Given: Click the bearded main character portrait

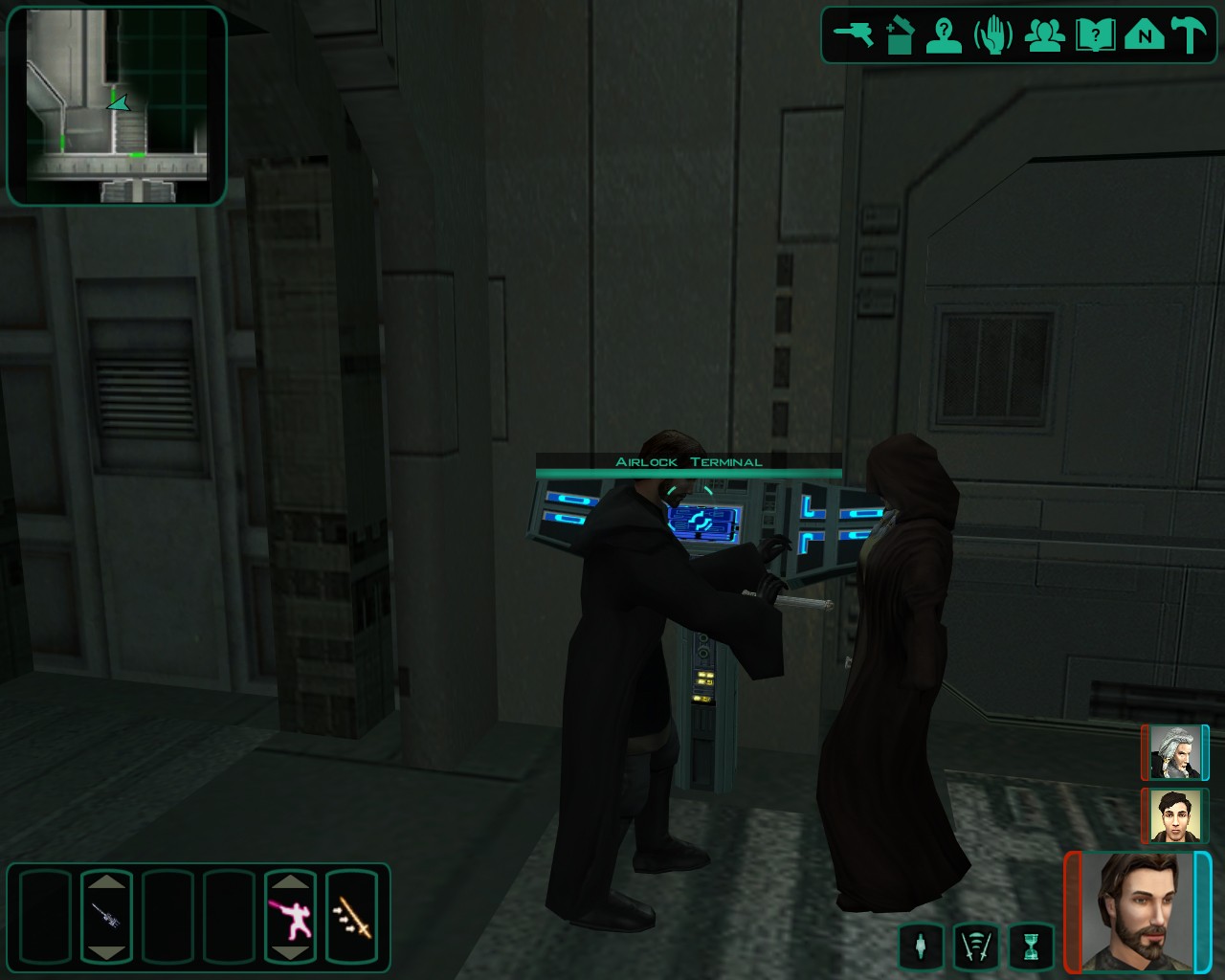Looking at the screenshot, I should pos(1139,911).
